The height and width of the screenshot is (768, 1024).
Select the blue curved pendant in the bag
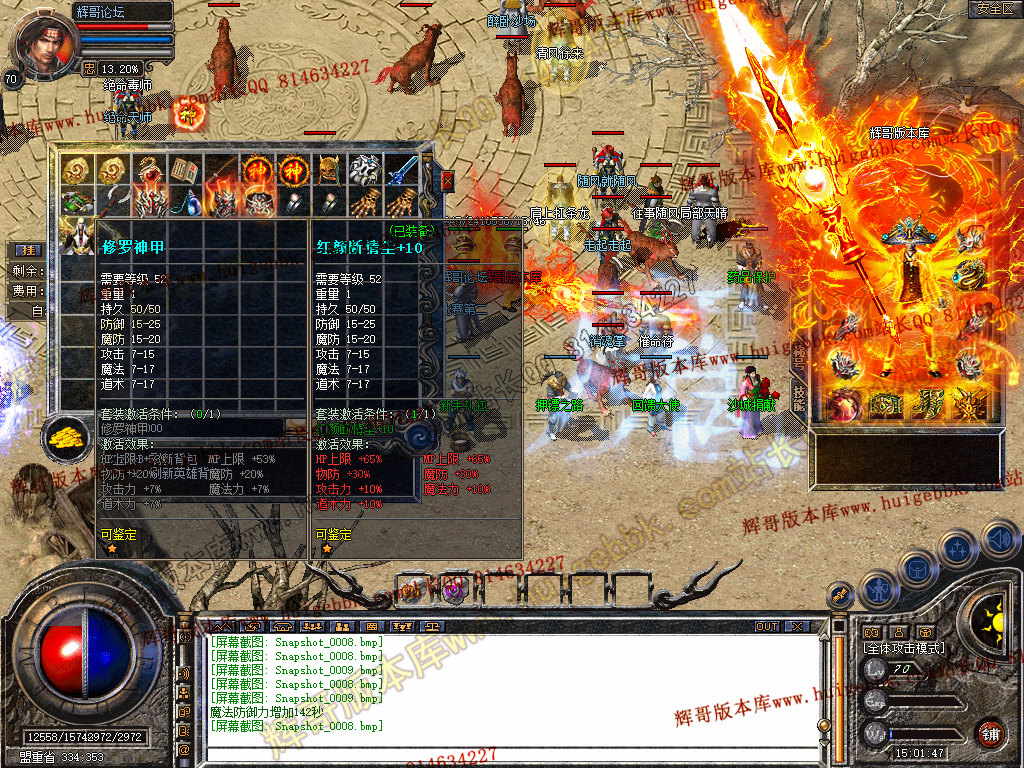(x=184, y=204)
